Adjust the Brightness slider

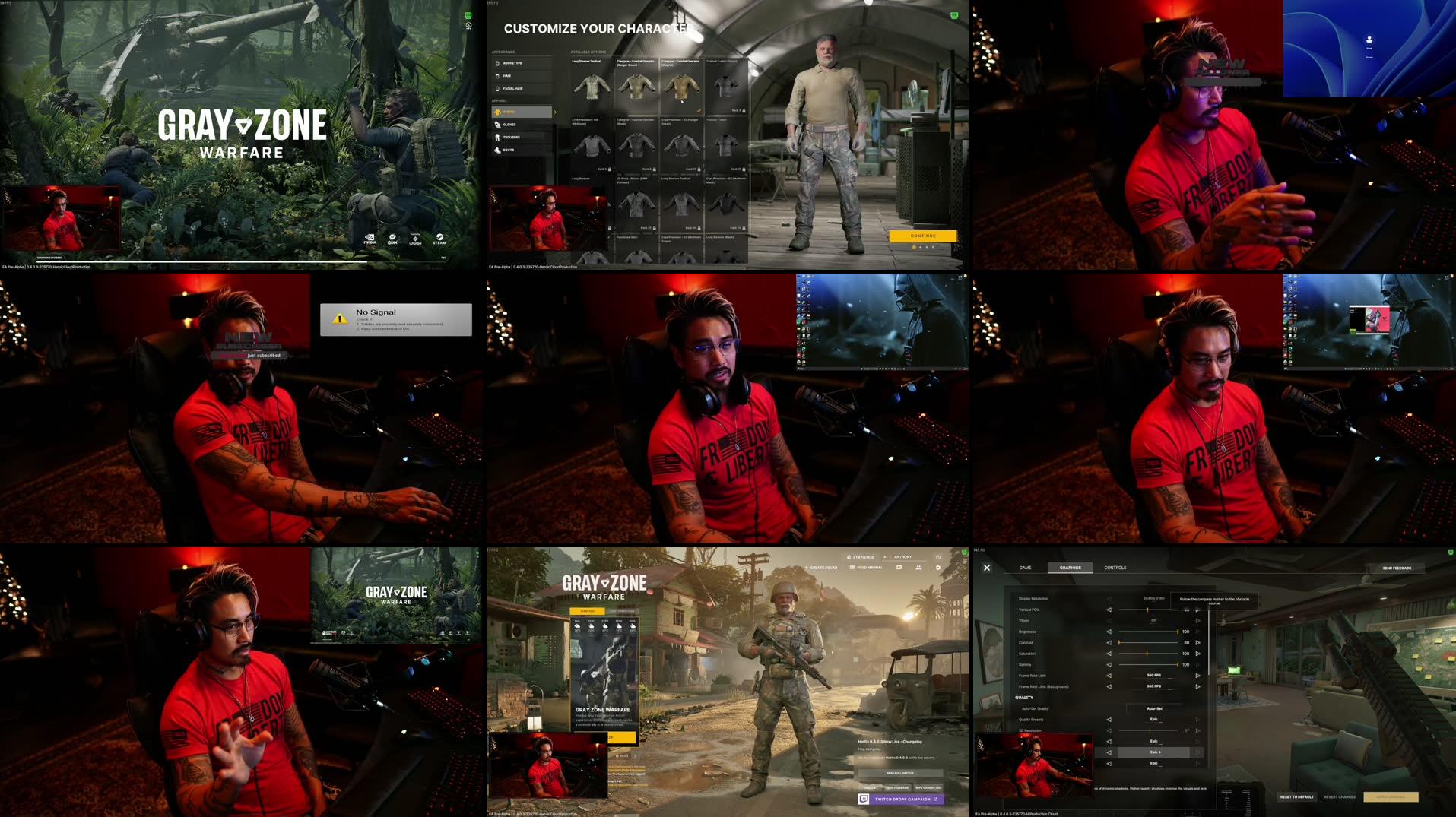coord(1148,632)
